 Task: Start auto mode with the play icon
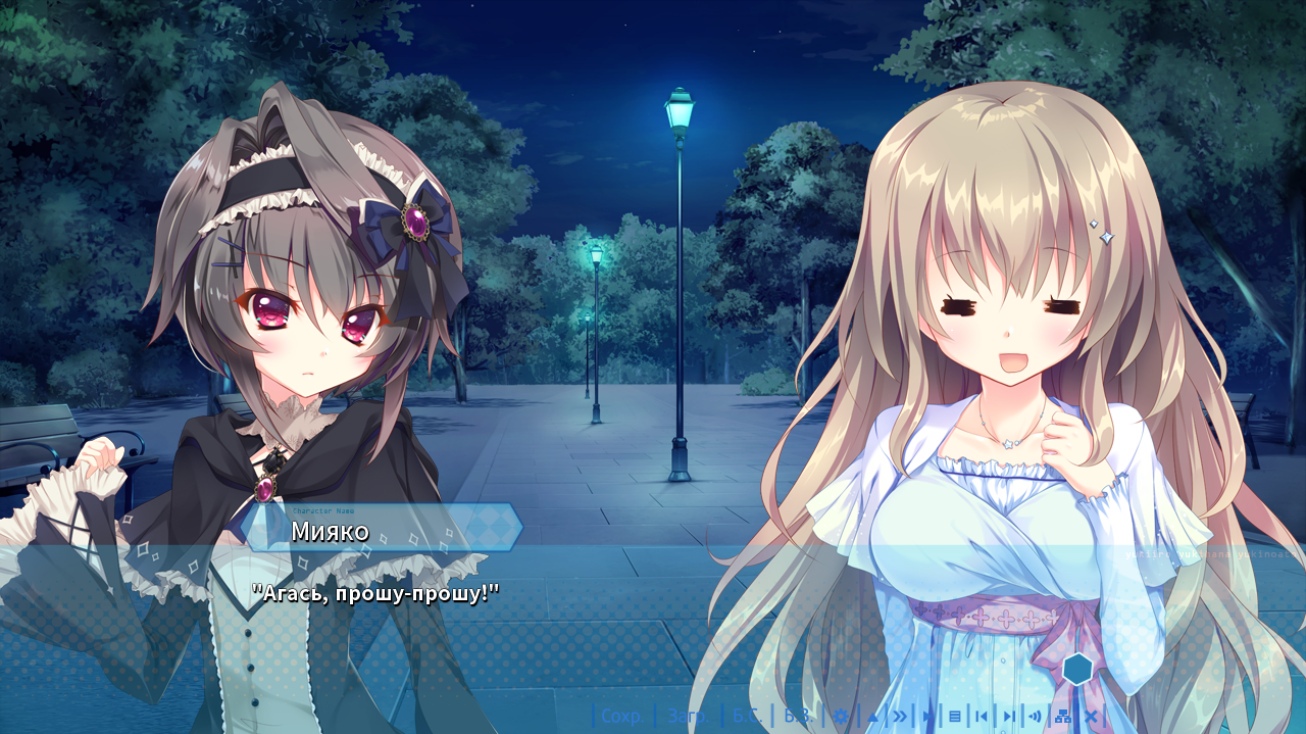(928, 716)
